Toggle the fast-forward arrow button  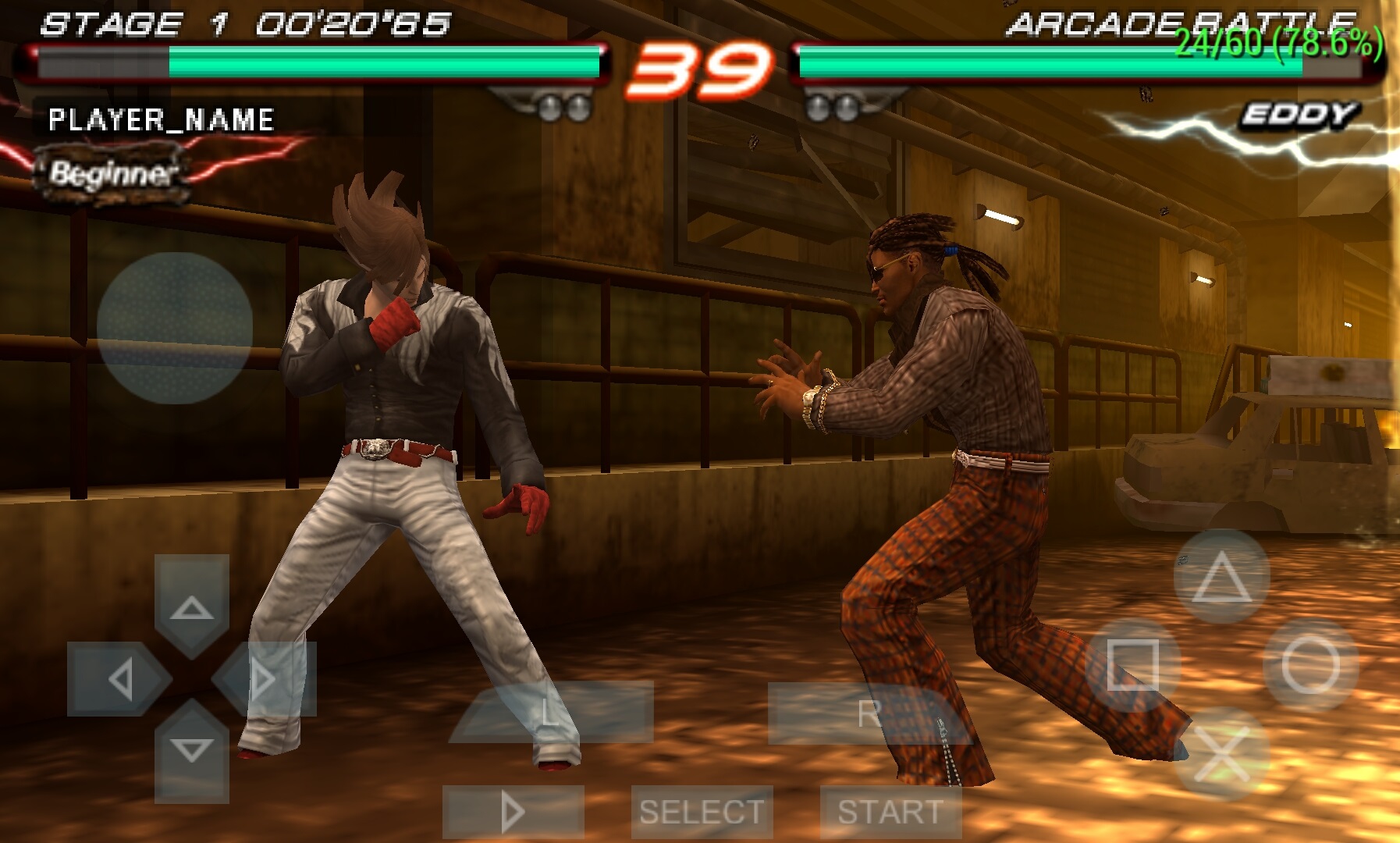click(x=513, y=812)
